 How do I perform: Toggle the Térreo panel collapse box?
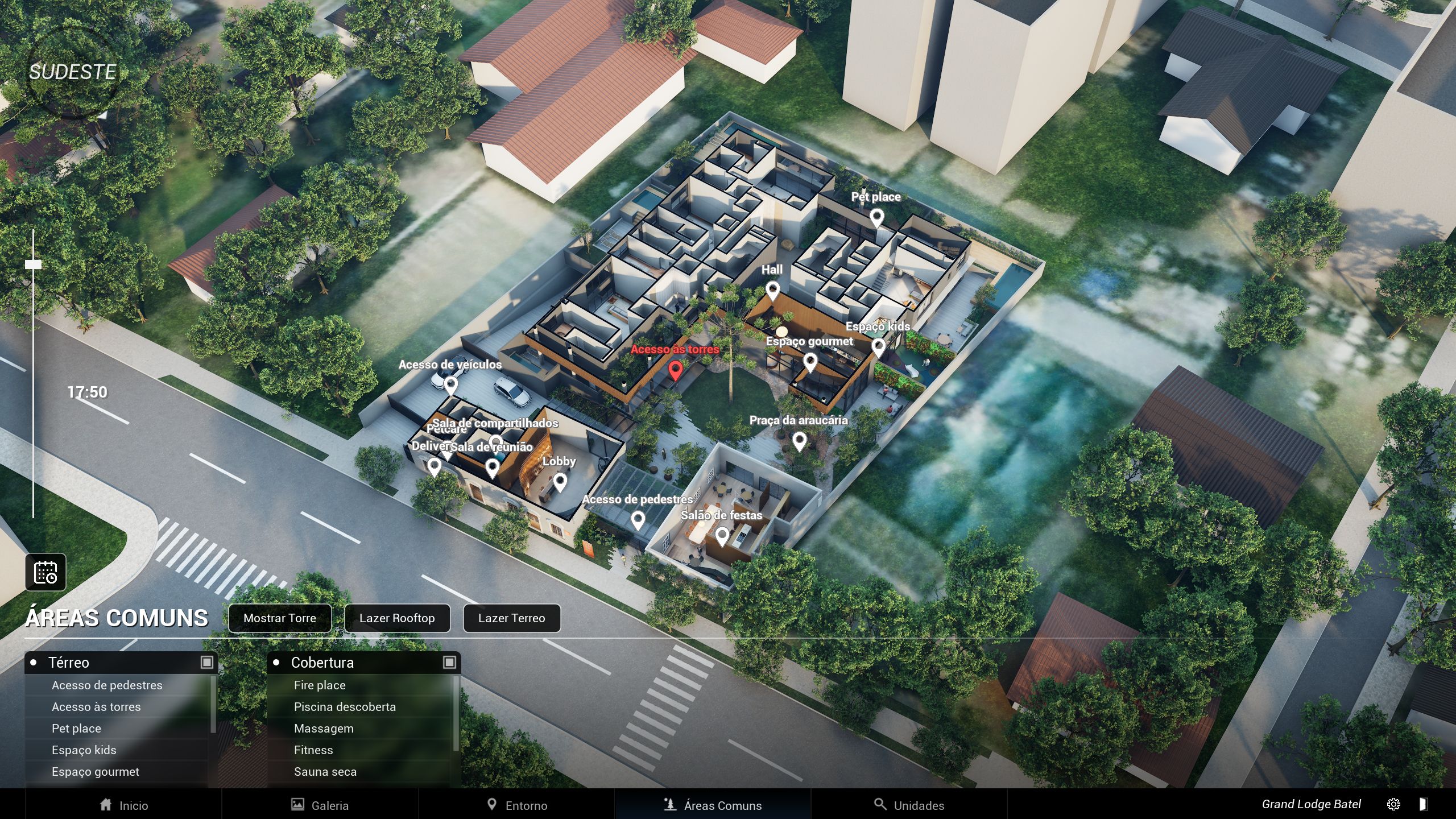click(x=207, y=662)
